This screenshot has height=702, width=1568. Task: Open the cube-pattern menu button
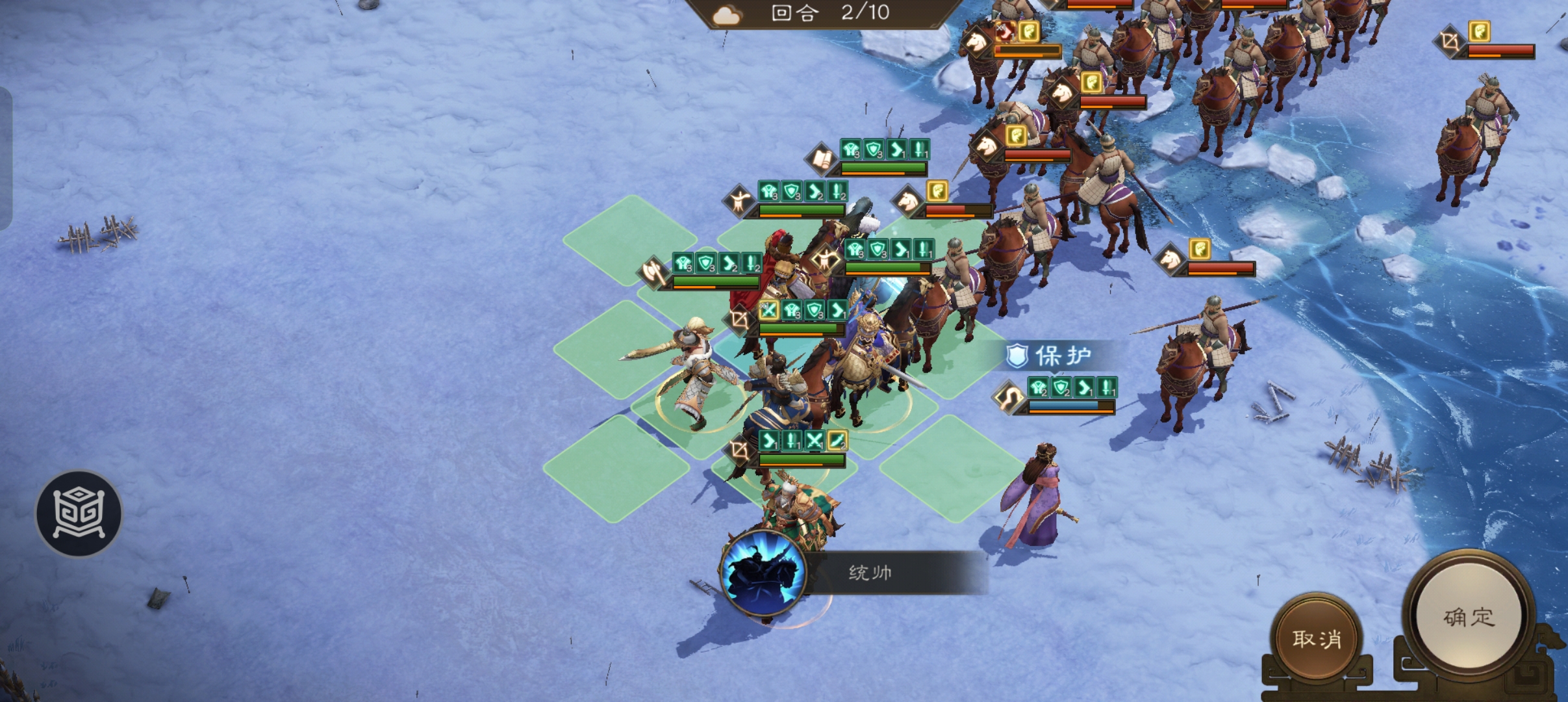tap(79, 513)
